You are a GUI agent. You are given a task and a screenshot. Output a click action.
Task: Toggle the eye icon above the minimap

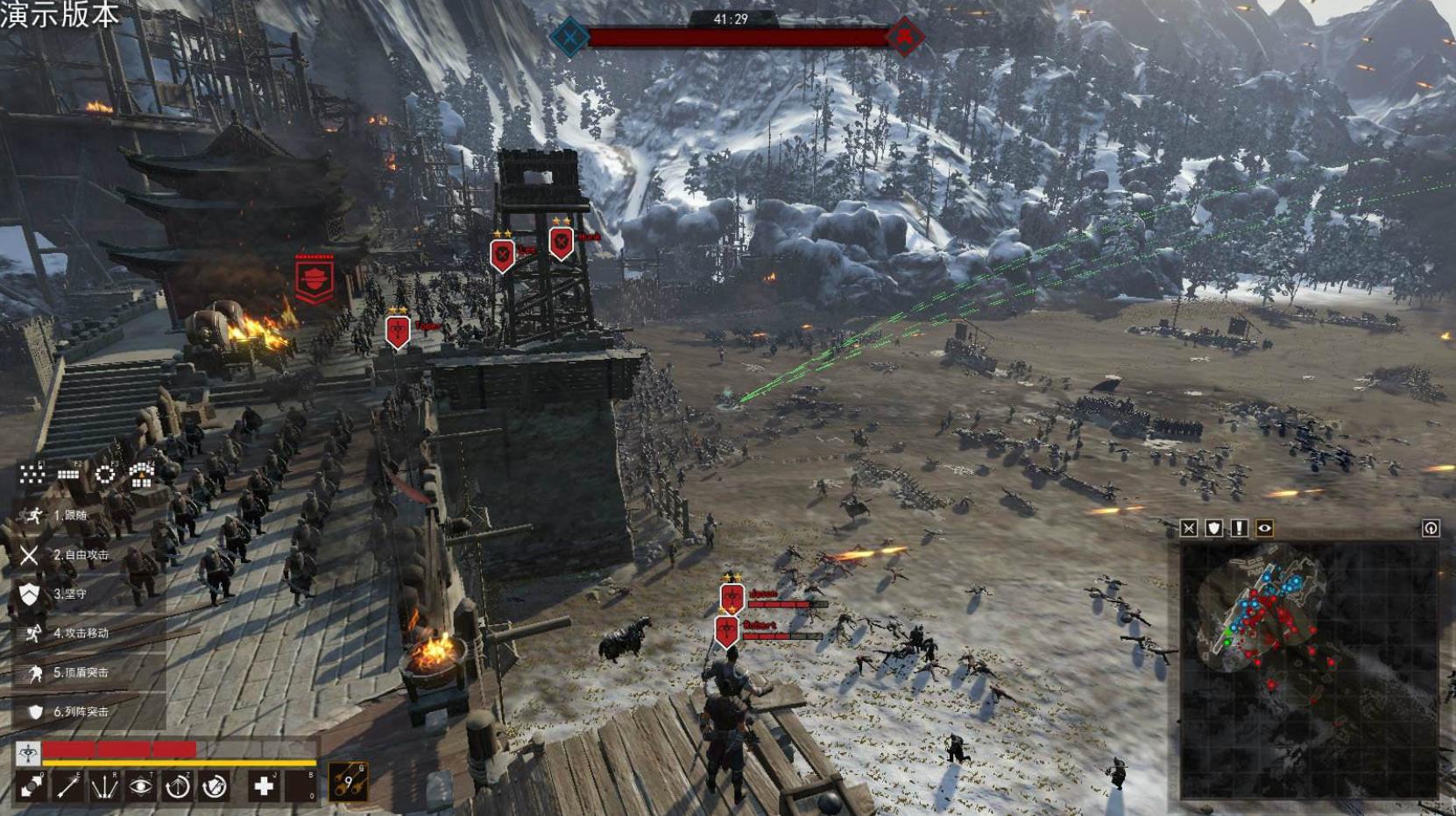pos(1264,528)
